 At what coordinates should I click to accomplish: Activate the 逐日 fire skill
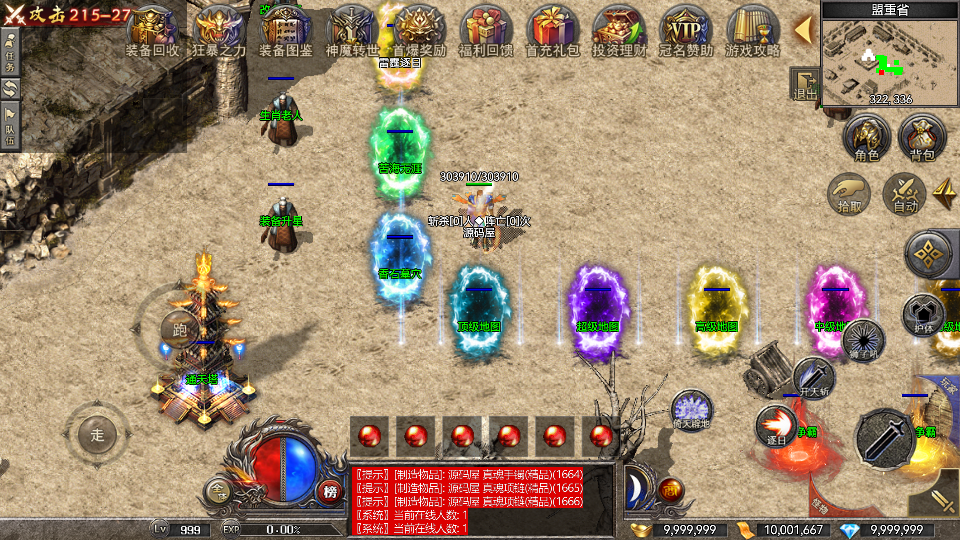click(775, 424)
